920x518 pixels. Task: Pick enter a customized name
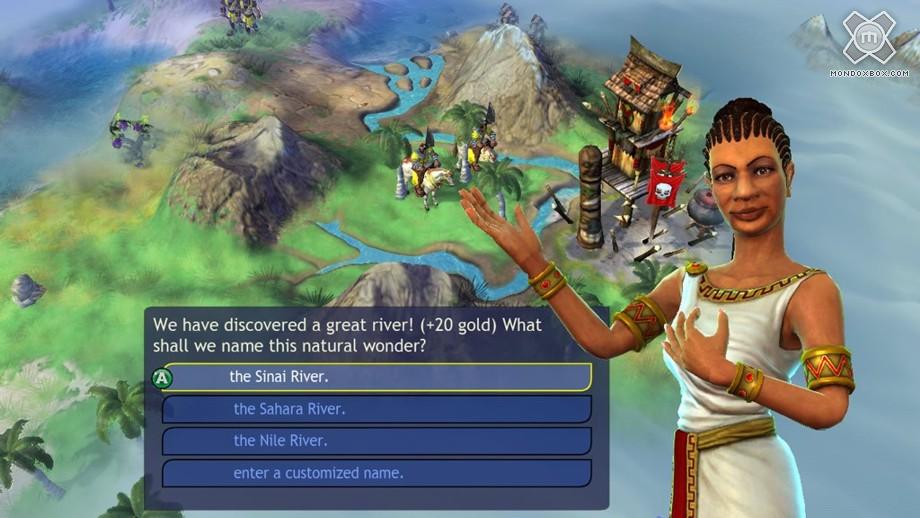tap(377, 473)
